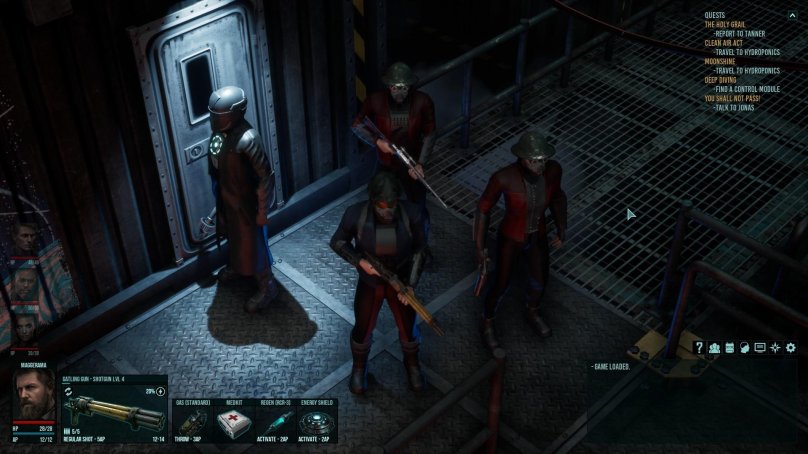Open the question mark help icon

click(x=699, y=348)
